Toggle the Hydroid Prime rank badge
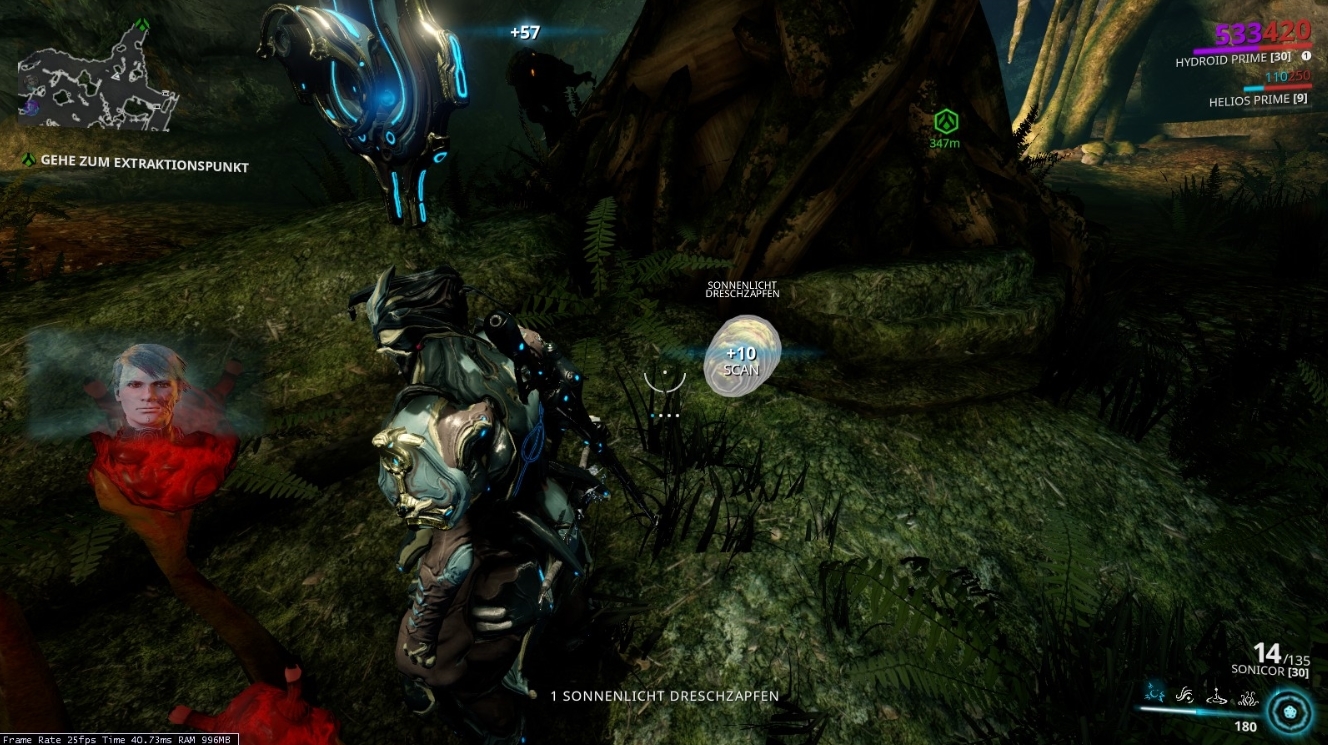1328x745 pixels. [x=1280, y=58]
